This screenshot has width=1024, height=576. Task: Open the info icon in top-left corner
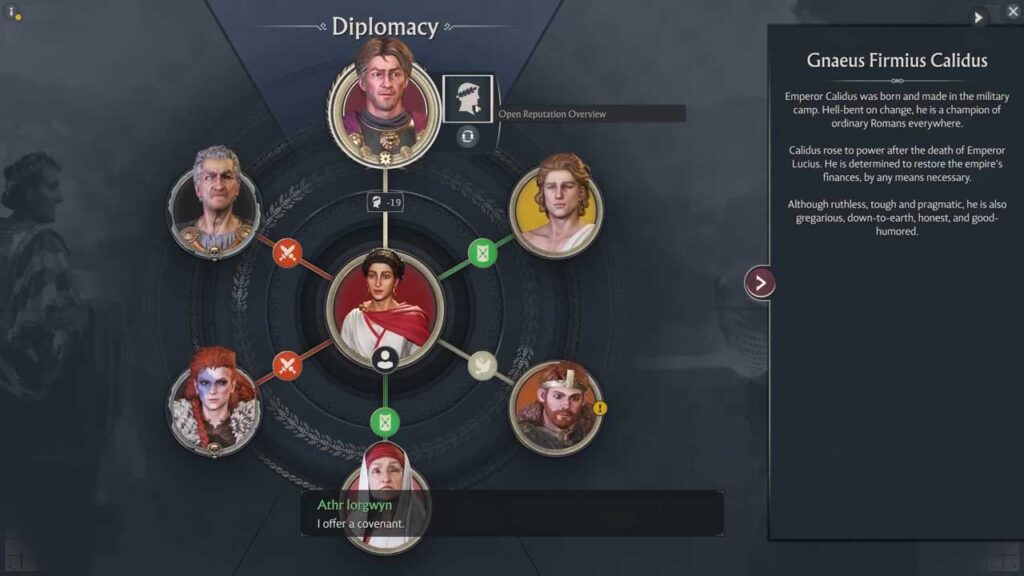click(12, 13)
